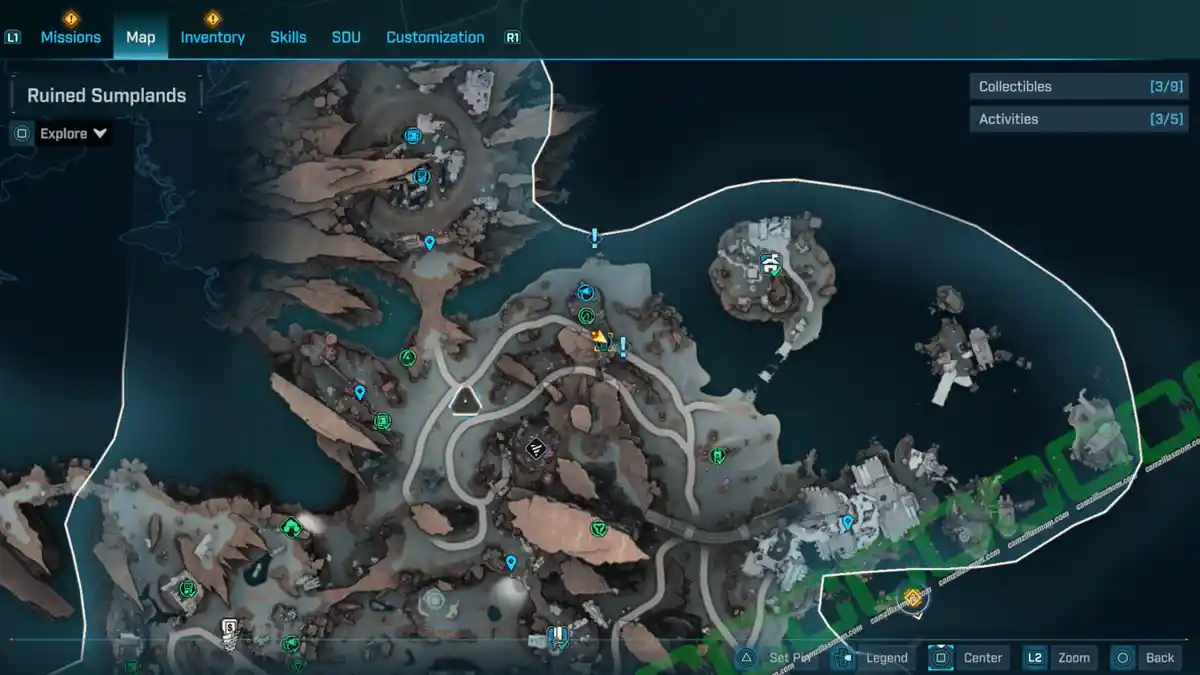Open the Inventory tab
1200x675 pixels.
[x=212, y=37]
